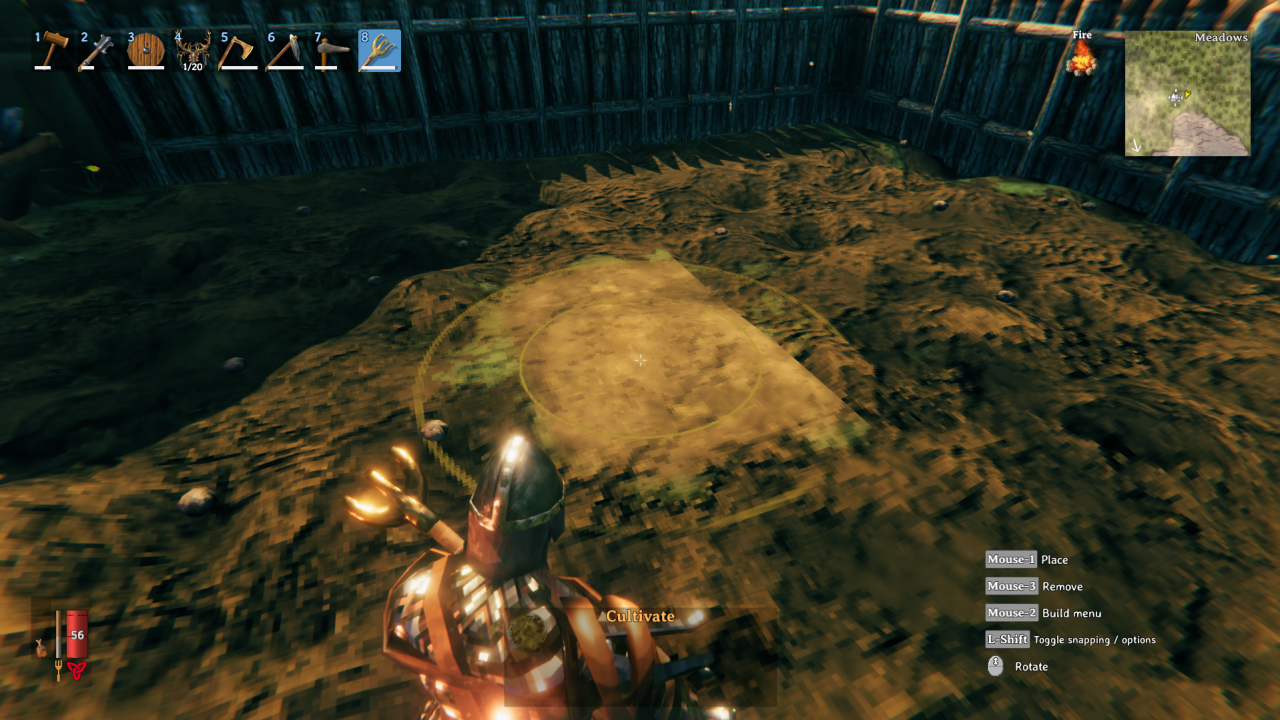Click the Cultivate tooltip label
Viewport: 1280px width, 720px height.
tap(640, 616)
